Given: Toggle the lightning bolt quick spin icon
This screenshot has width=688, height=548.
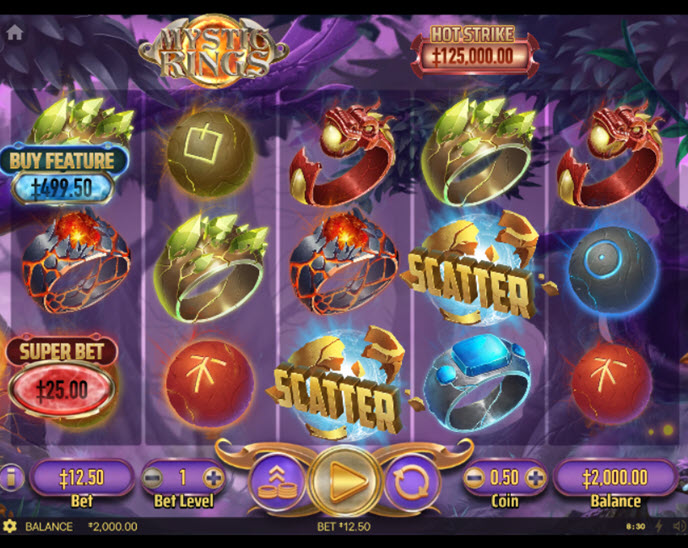Looking at the screenshot, I should [657, 526].
